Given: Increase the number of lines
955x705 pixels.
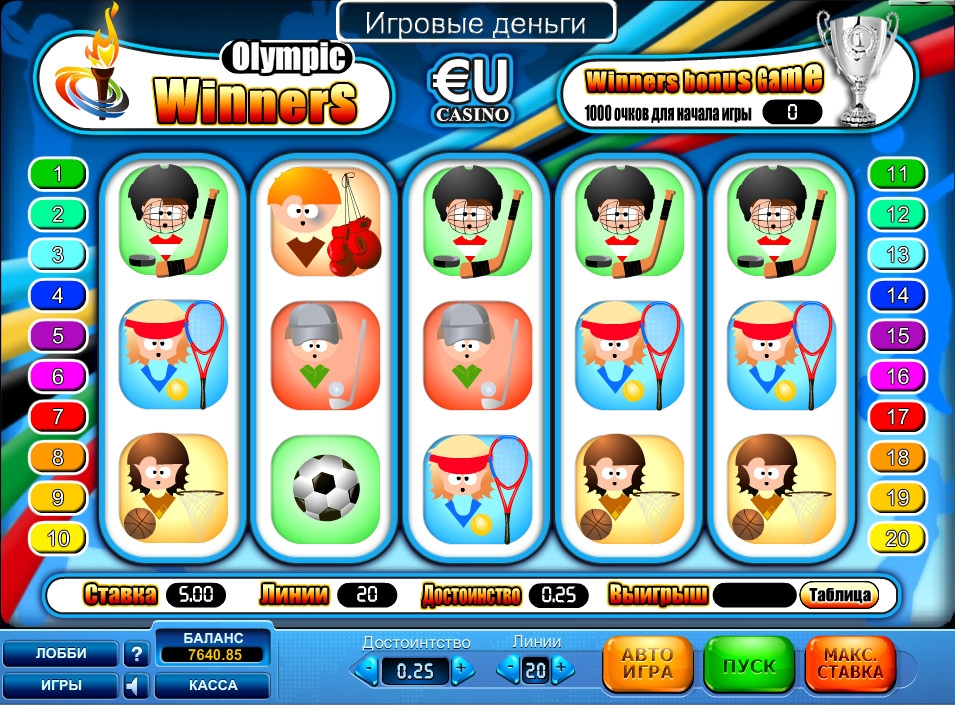Looking at the screenshot, I should click(x=560, y=668).
